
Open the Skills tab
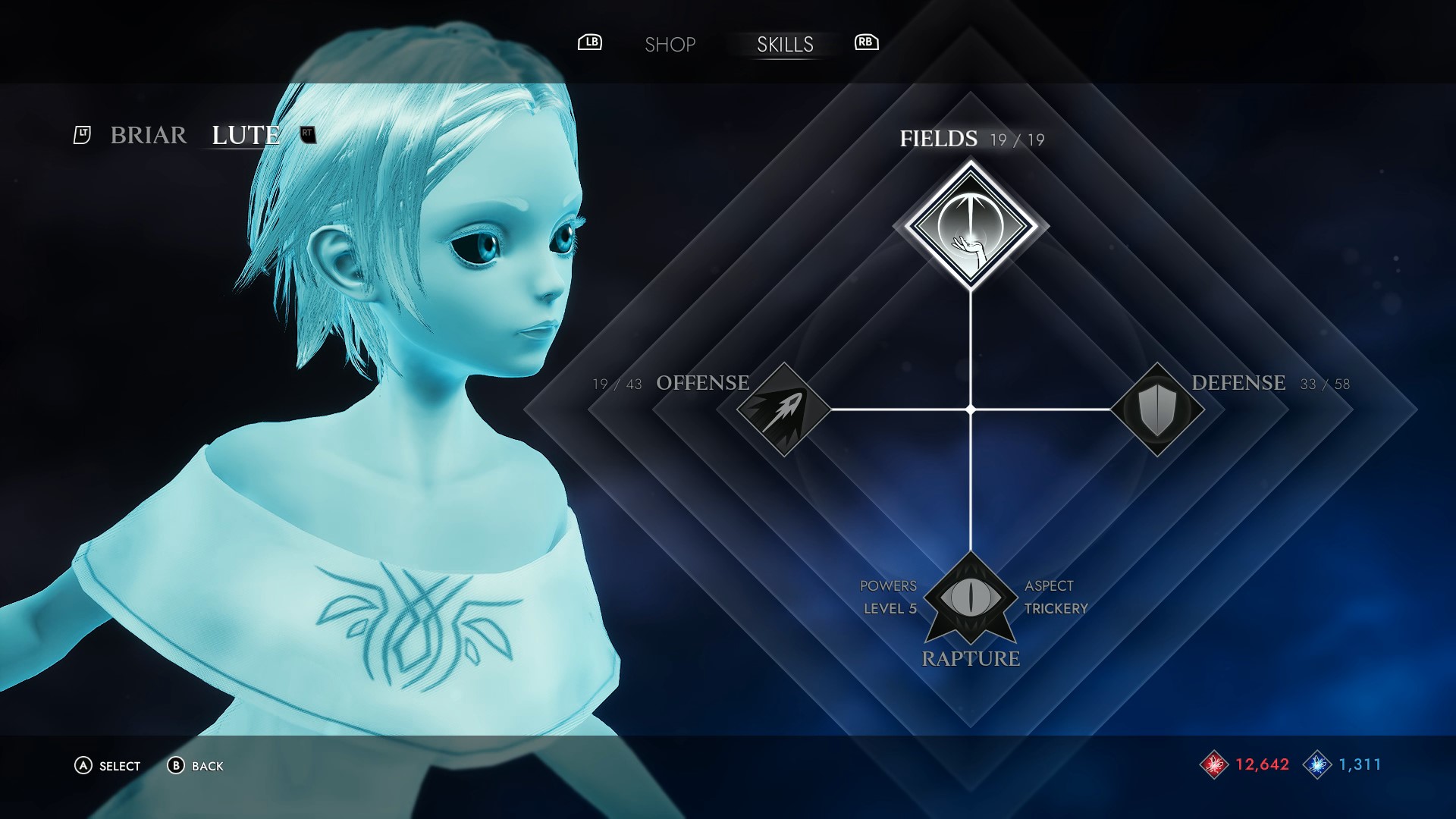click(785, 45)
